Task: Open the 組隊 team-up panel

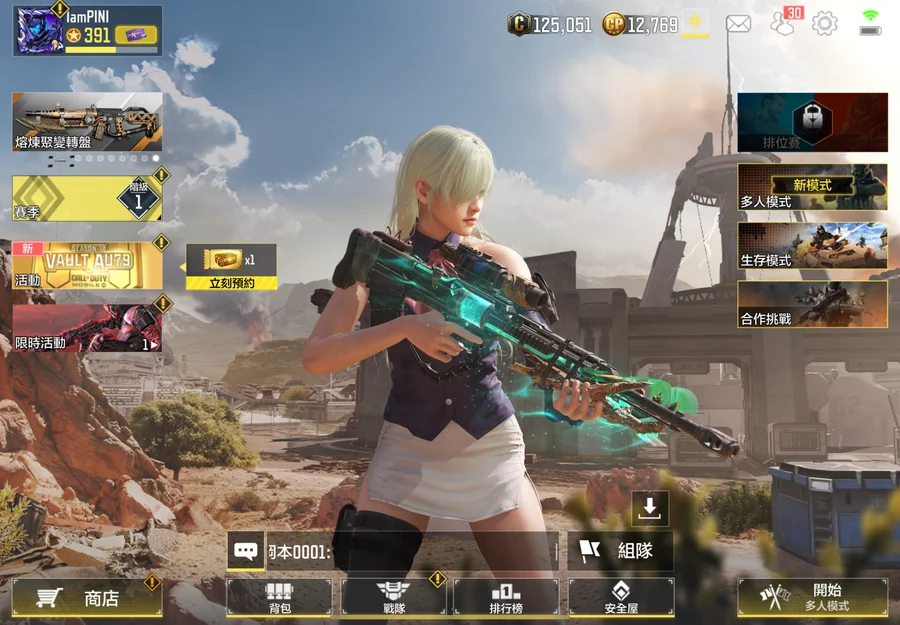Action: pyautogui.click(x=620, y=551)
